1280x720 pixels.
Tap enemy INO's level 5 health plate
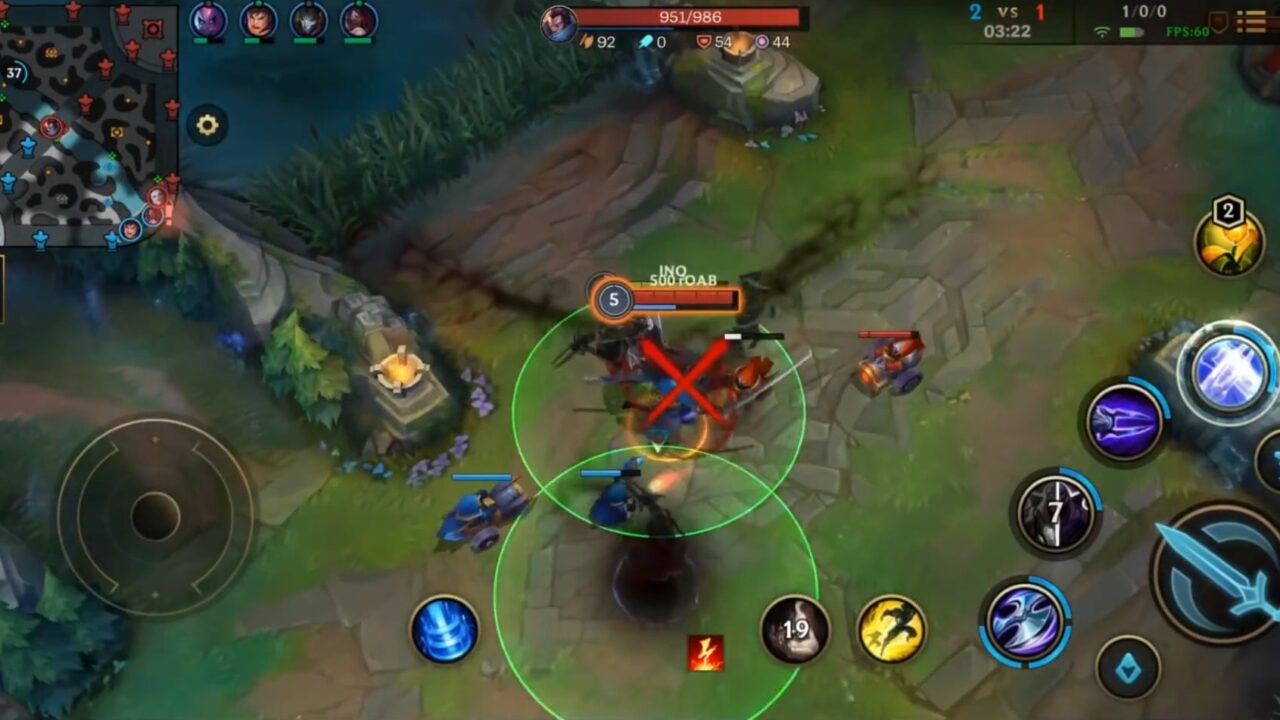tap(668, 296)
